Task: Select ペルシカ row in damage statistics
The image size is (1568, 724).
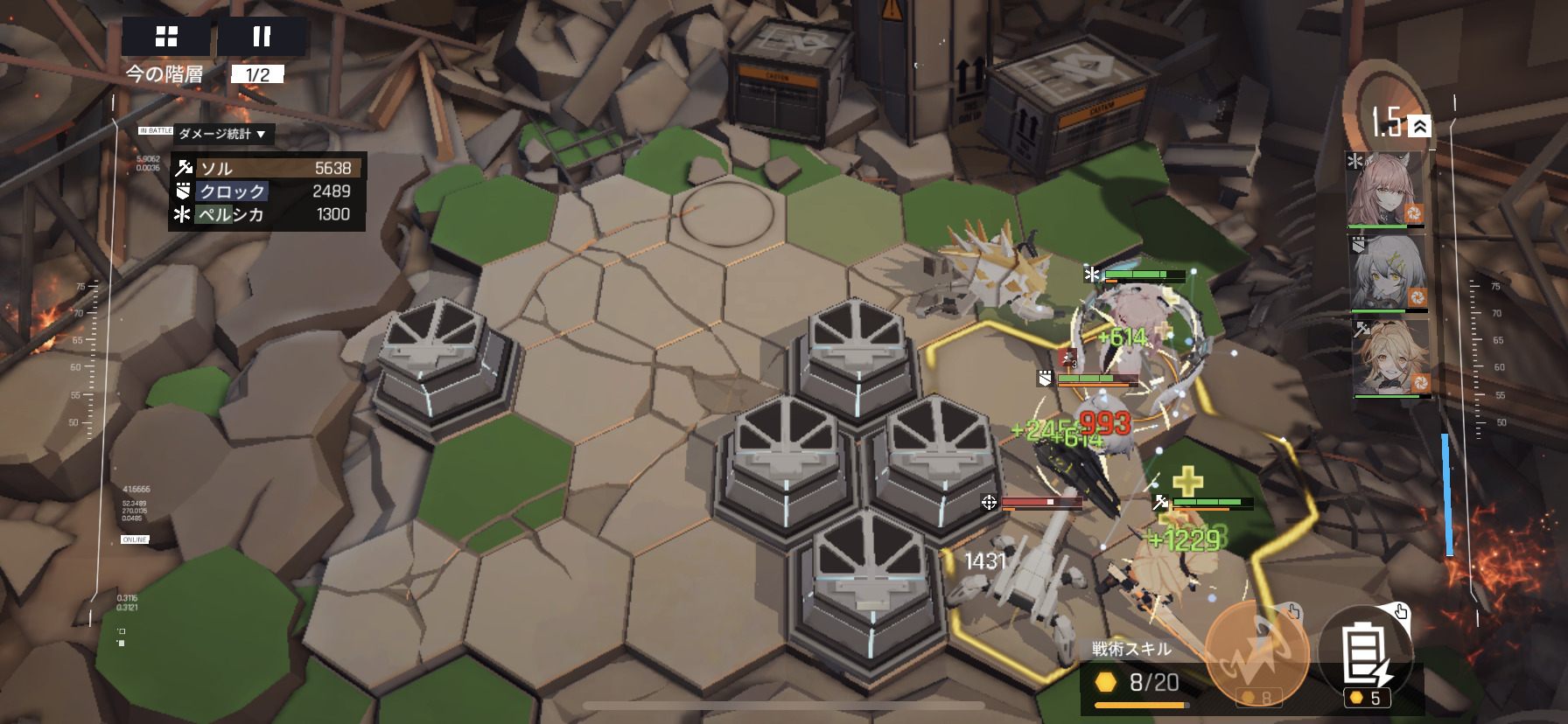Action: pos(267,214)
